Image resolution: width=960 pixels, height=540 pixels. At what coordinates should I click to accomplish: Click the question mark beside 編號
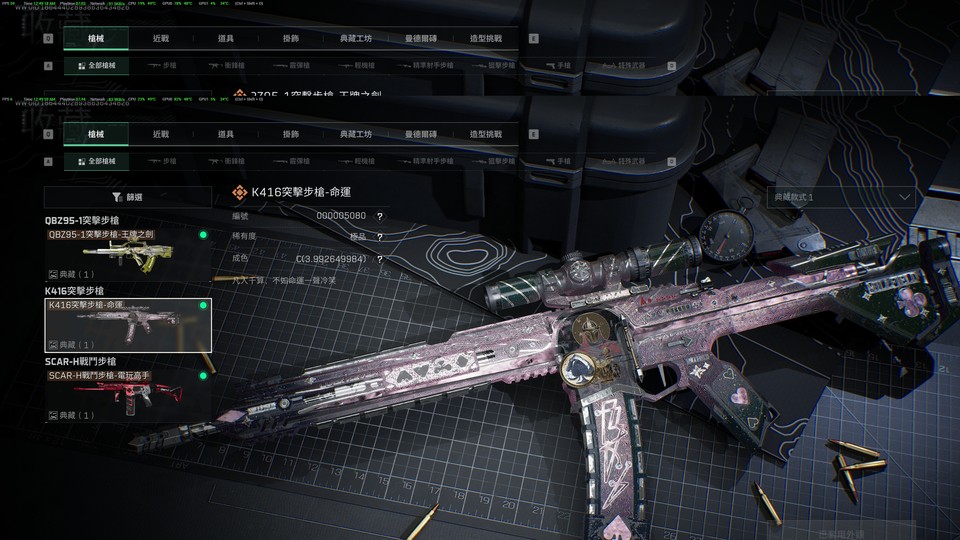coord(380,216)
